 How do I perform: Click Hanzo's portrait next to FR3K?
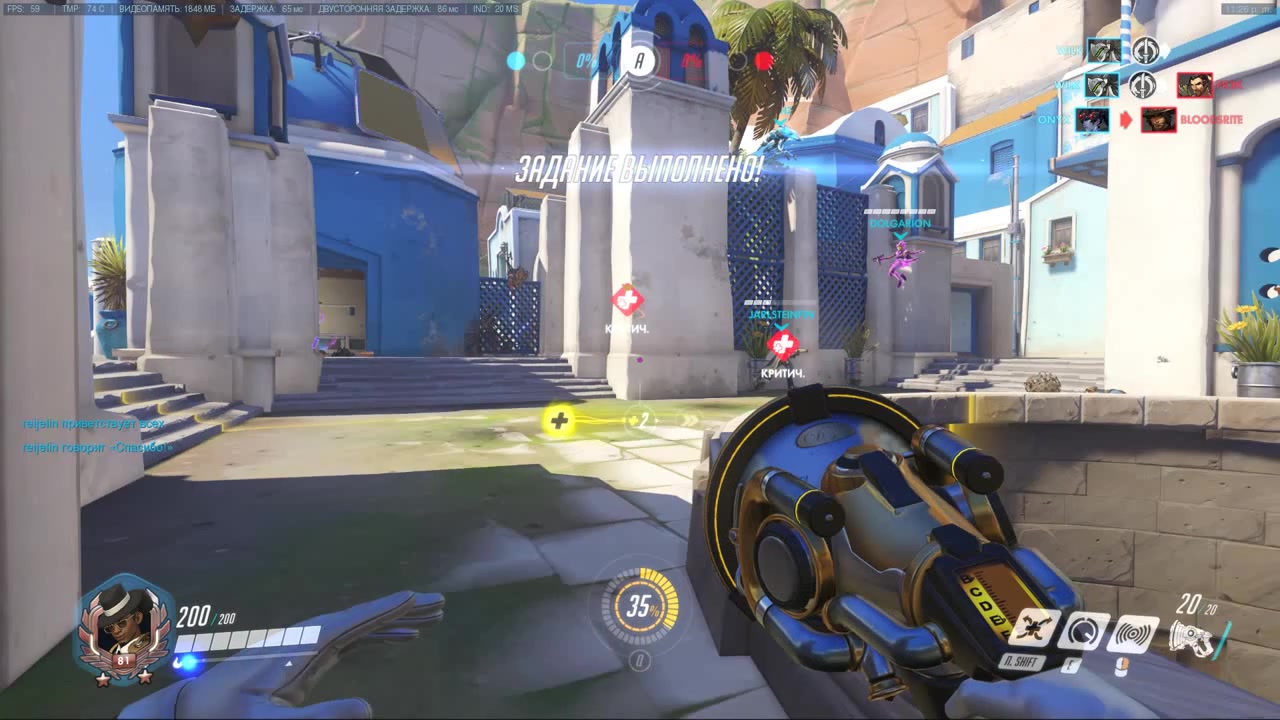click(1195, 85)
